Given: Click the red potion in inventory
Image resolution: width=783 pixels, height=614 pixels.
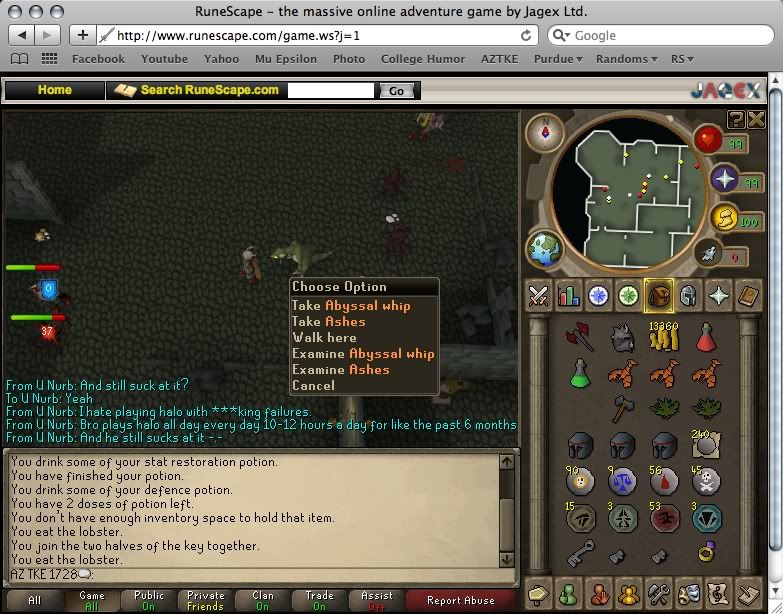Looking at the screenshot, I should [x=707, y=339].
